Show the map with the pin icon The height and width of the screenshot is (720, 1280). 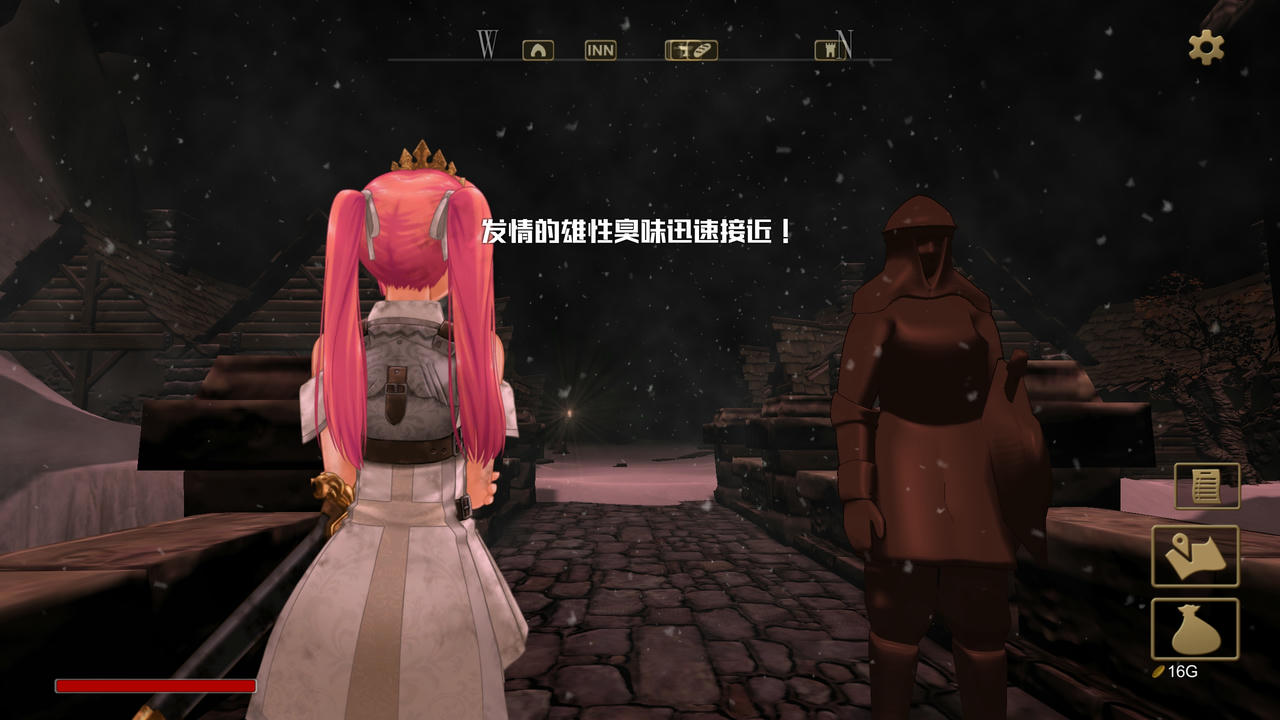point(1195,556)
